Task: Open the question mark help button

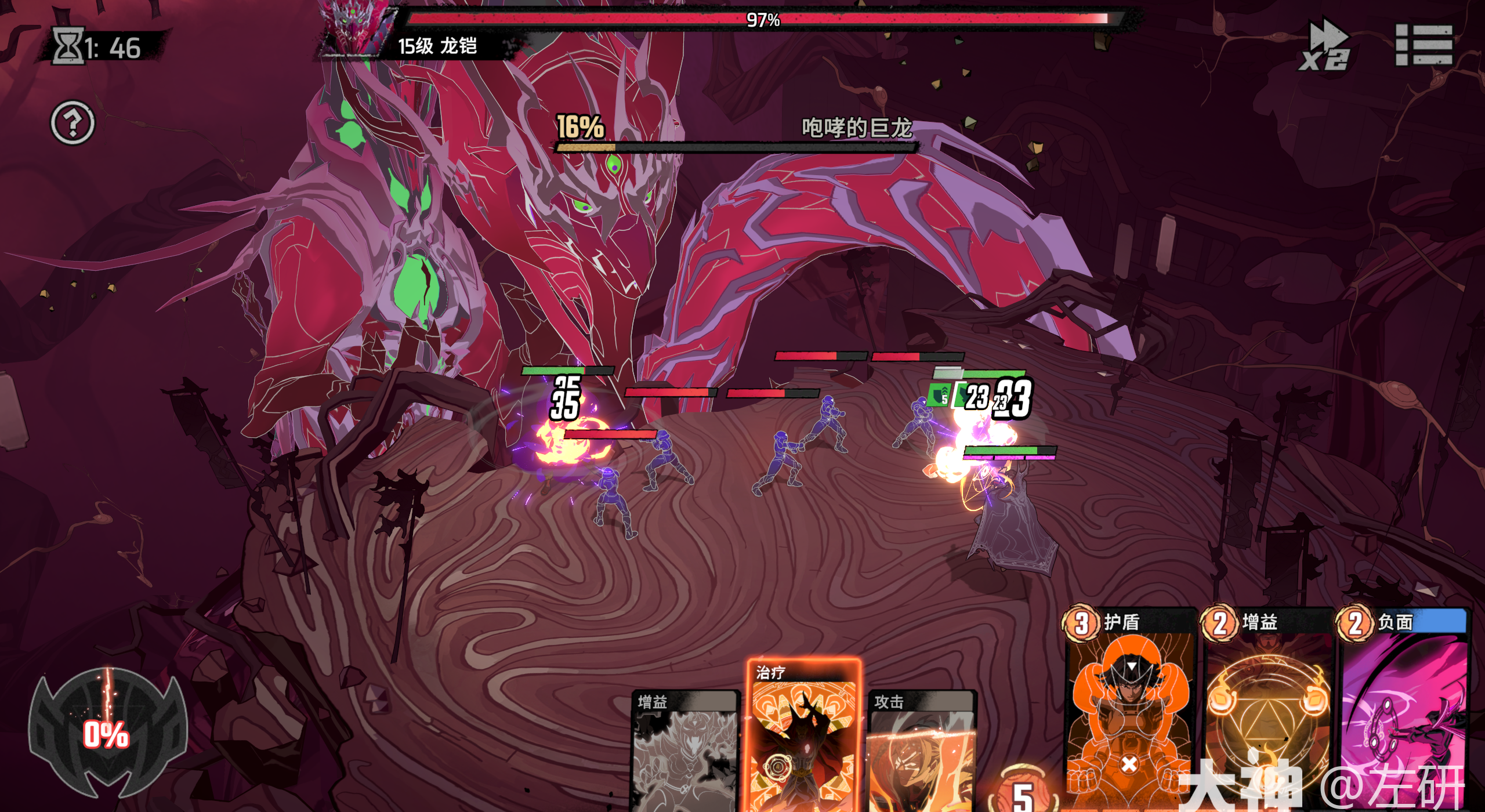Action: coord(73,123)
